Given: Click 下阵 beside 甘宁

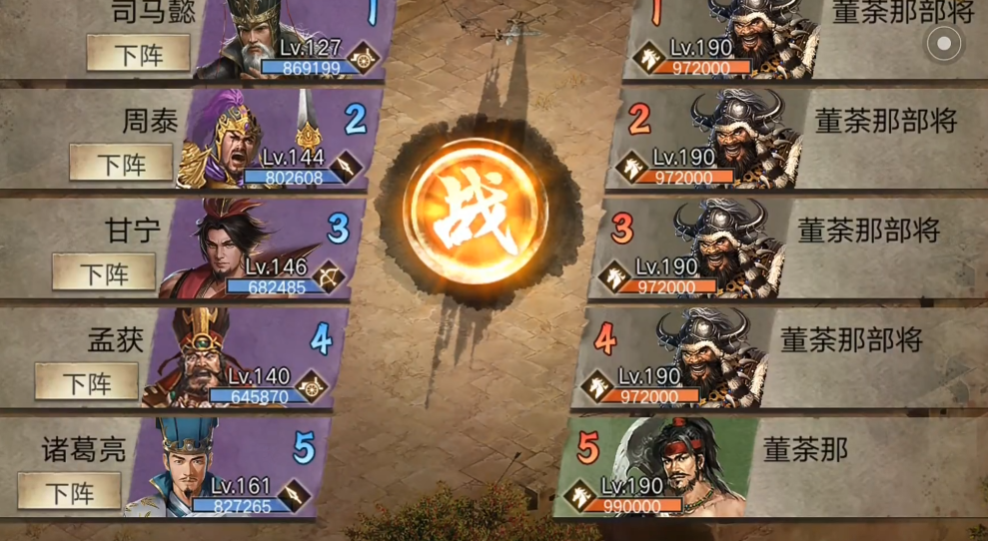Looking at the screenshot, I should pos(104,272).
